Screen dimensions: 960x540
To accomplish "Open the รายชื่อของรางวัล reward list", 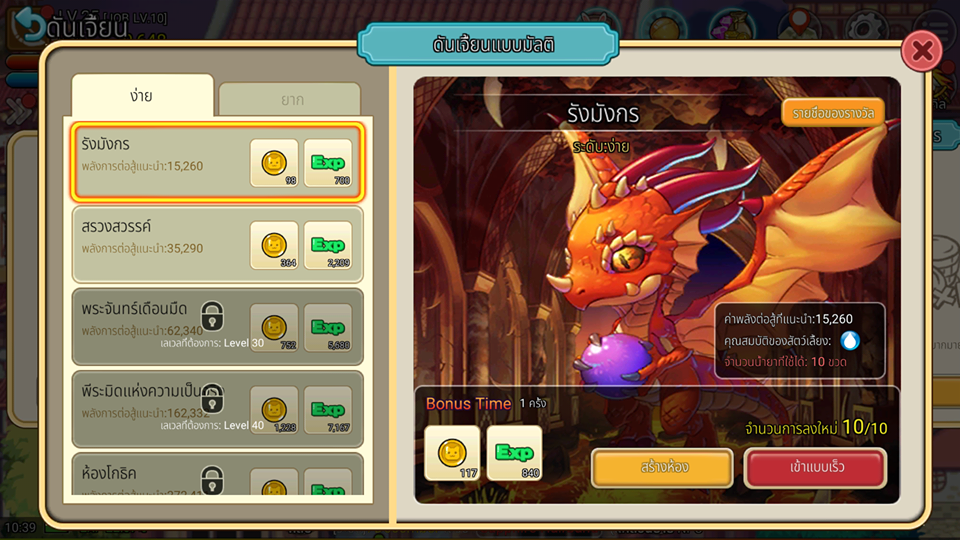I will [833, 112].
